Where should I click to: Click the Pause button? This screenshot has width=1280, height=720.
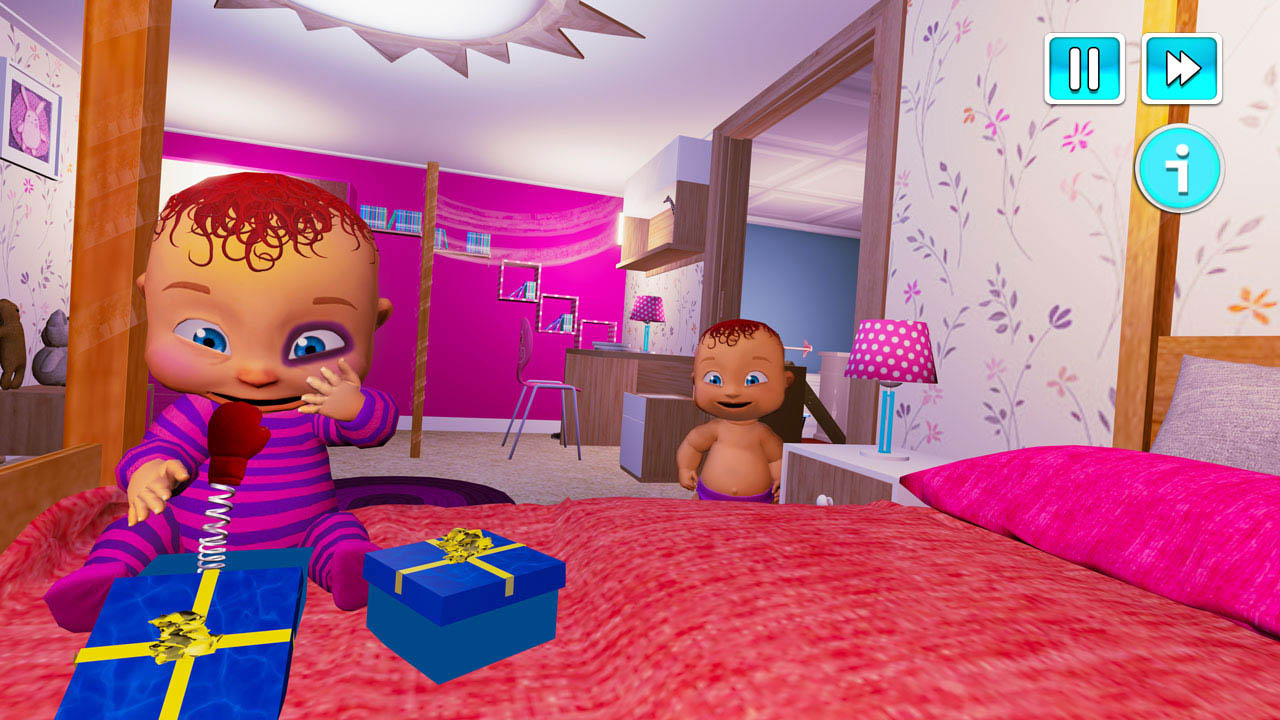pos(1083,67)
